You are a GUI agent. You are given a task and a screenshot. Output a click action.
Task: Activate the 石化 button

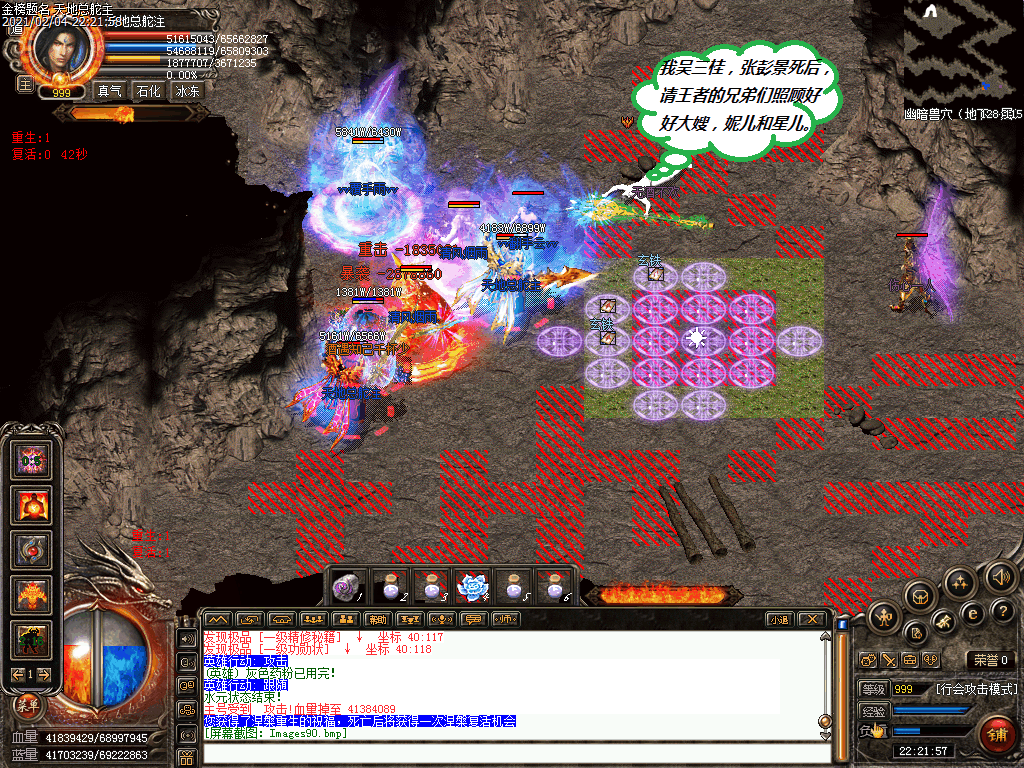click(148, 91)
